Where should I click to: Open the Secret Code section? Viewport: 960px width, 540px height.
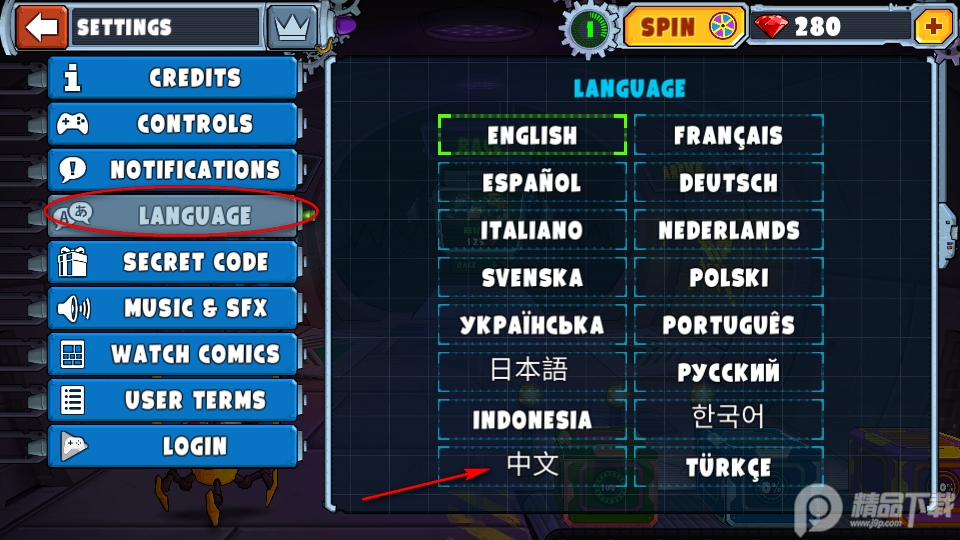coord(174,262)
